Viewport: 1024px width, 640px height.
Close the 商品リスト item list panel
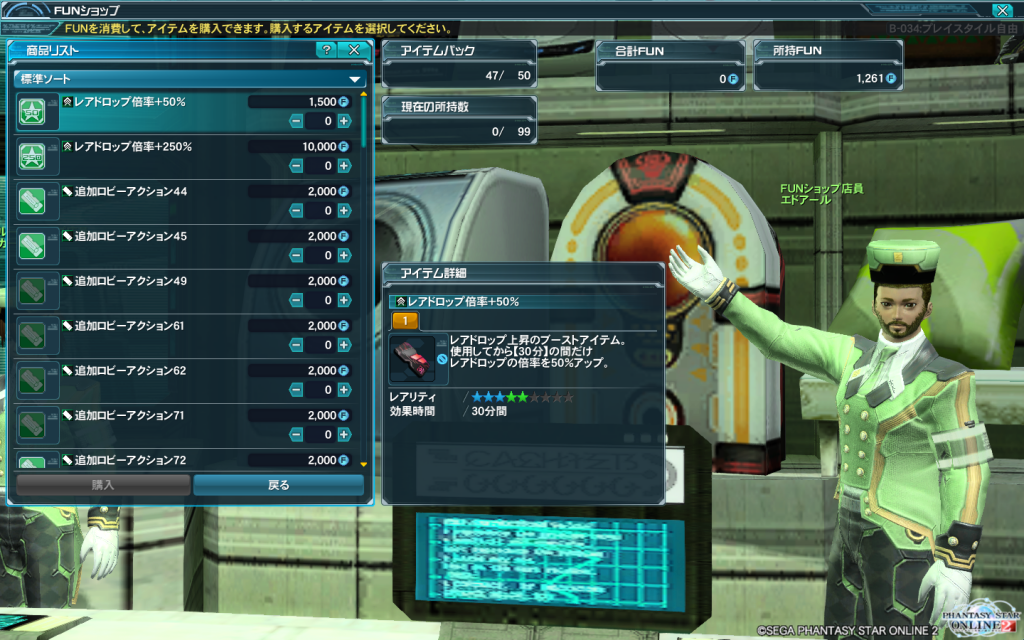354,49
